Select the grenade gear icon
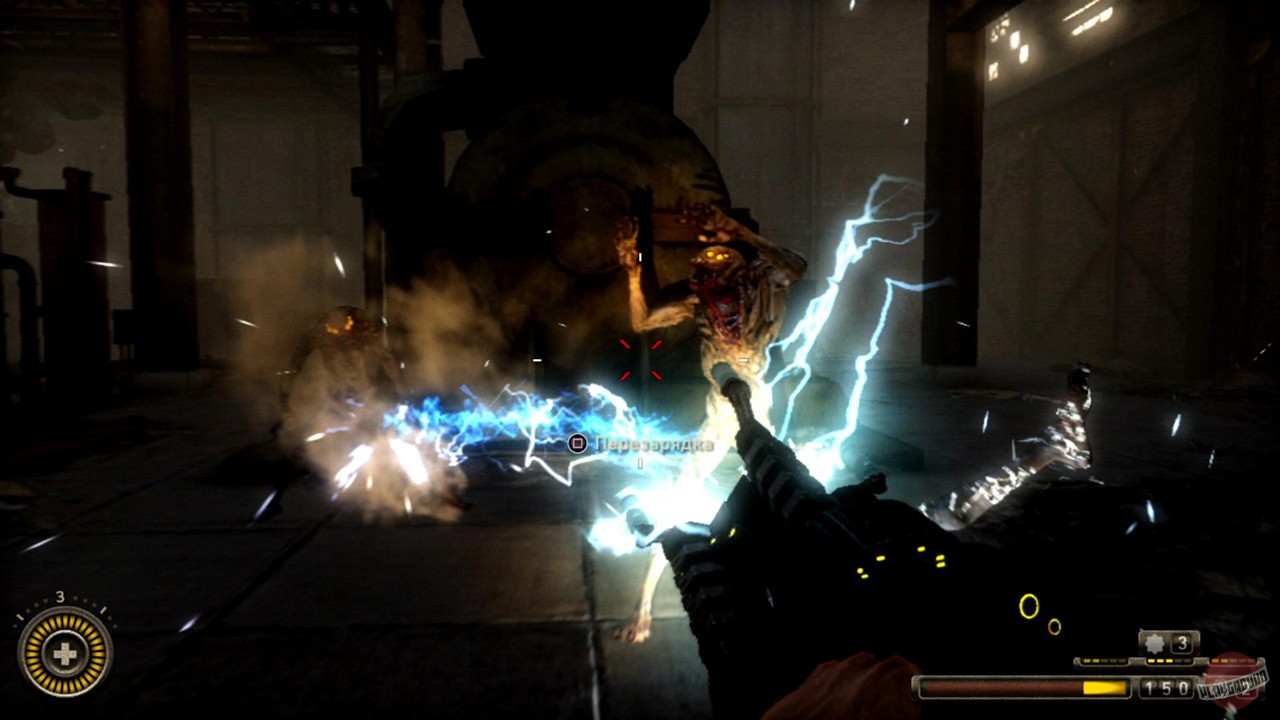Viewport: 1280px width, 720px height. pos(1153,644)
